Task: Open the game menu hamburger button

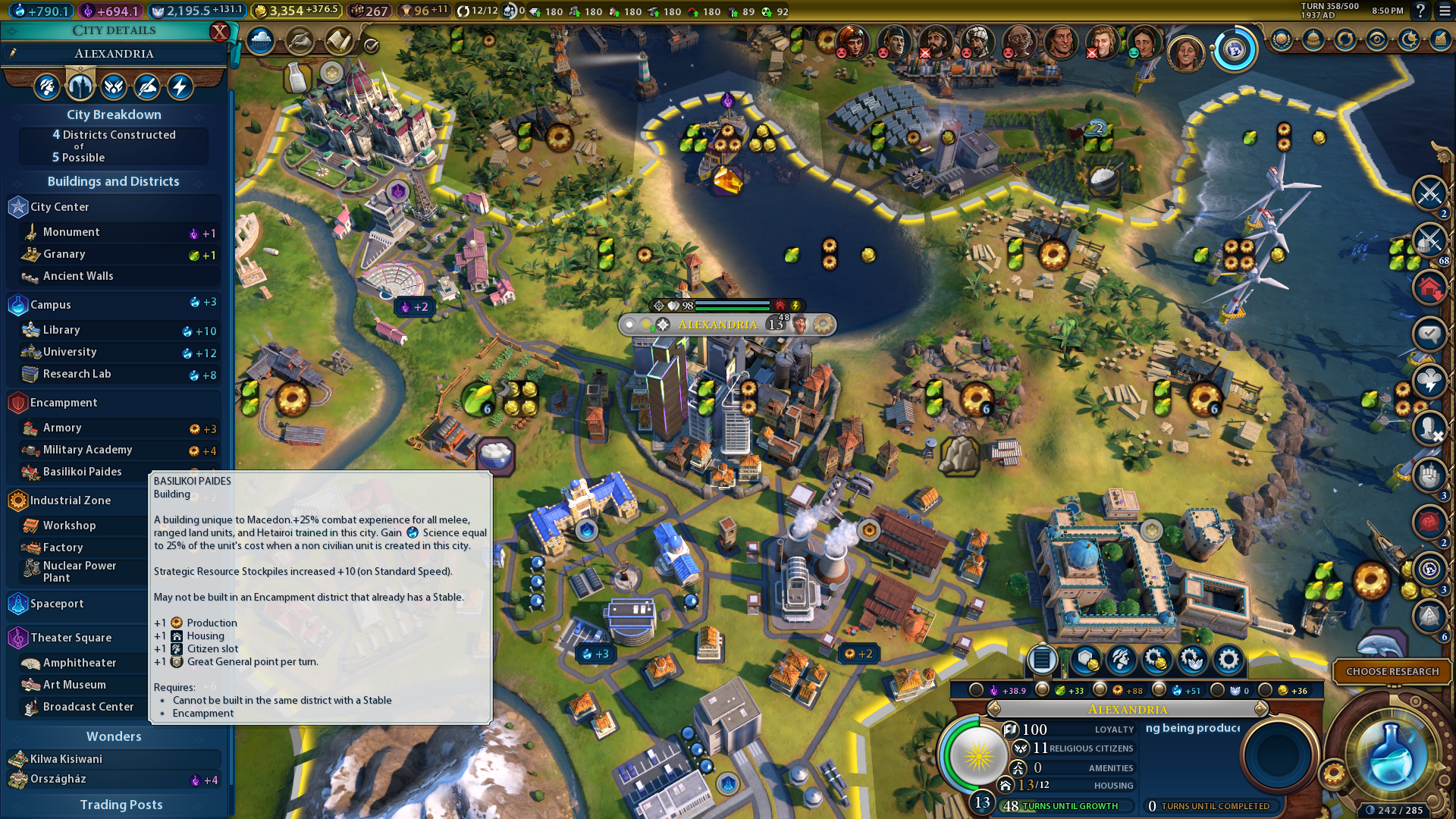Action: [1445, 11]
